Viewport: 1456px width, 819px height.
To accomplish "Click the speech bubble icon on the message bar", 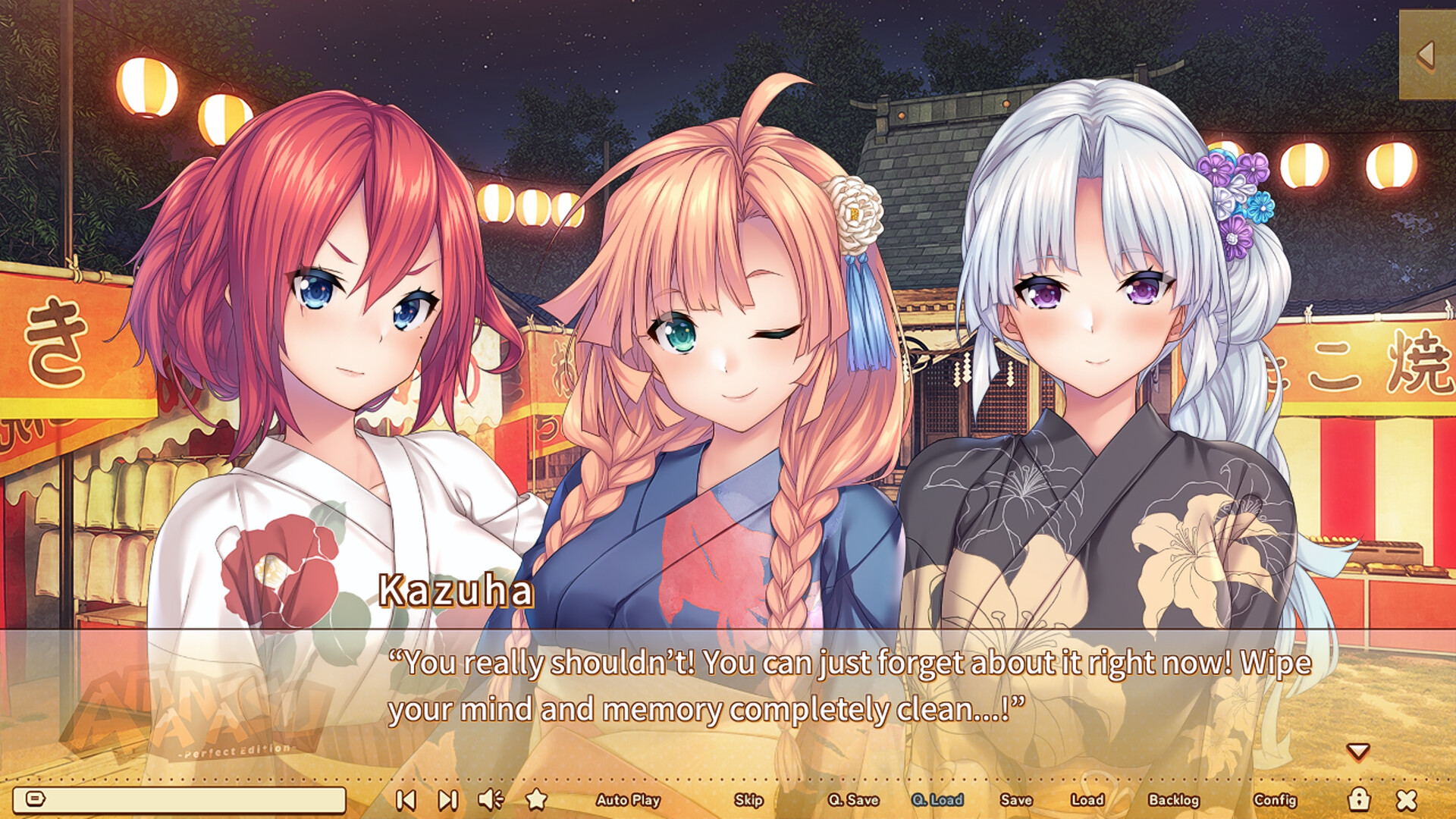I will 36,798.
